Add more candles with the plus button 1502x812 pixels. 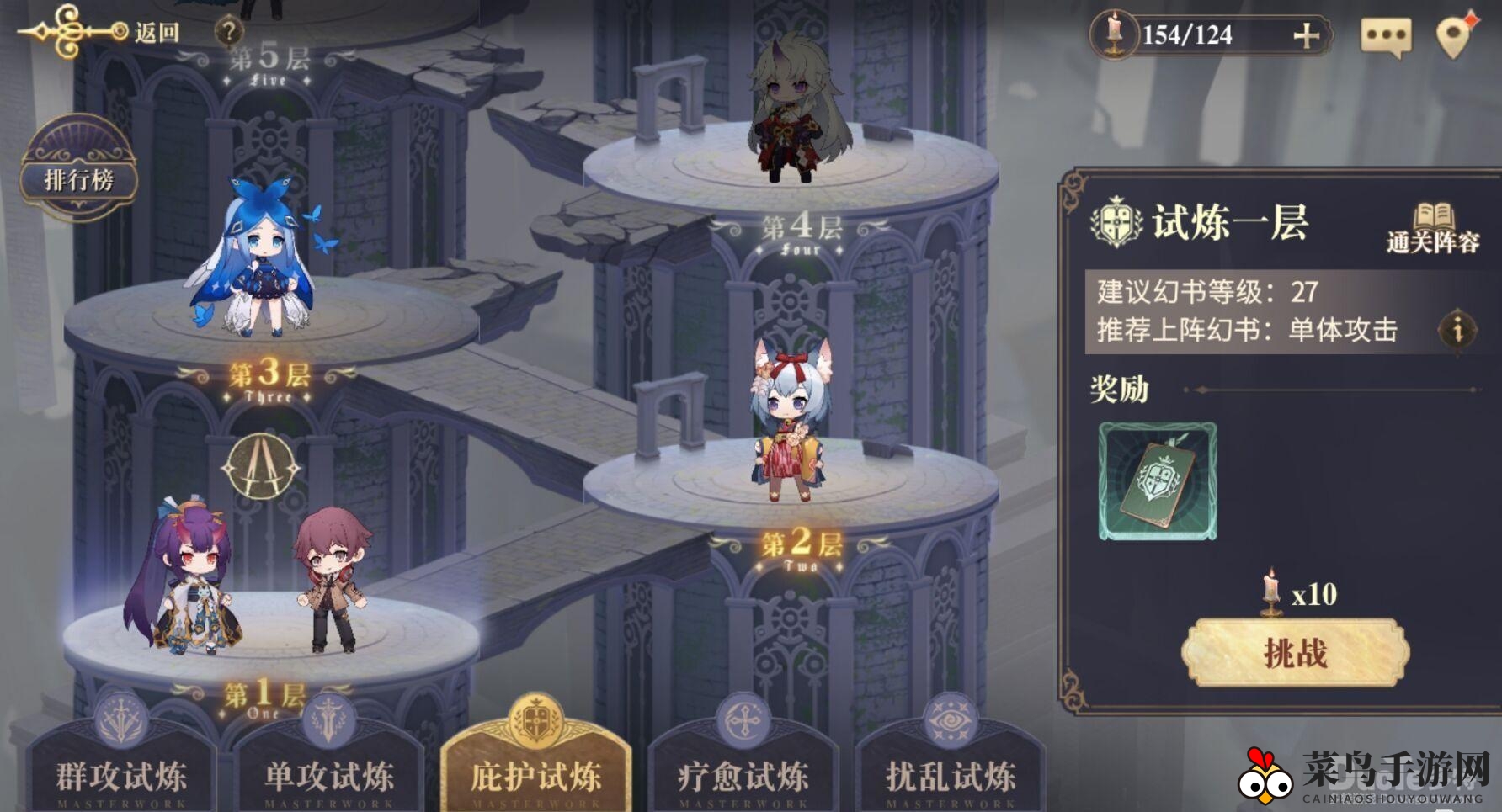[1305, 35]
